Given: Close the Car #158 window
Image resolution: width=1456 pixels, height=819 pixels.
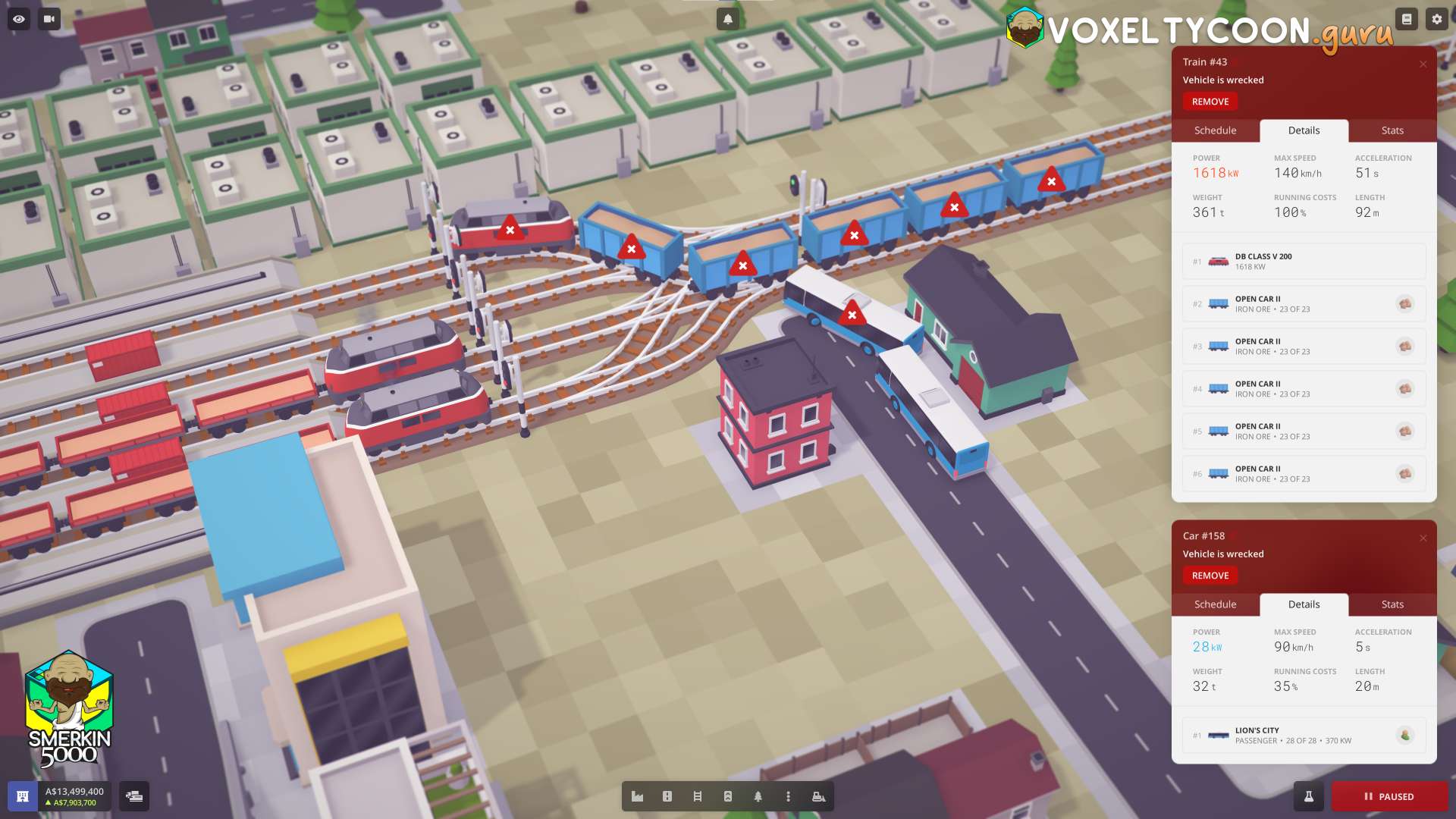Looking at the screenshot, I should point(1423,538).
